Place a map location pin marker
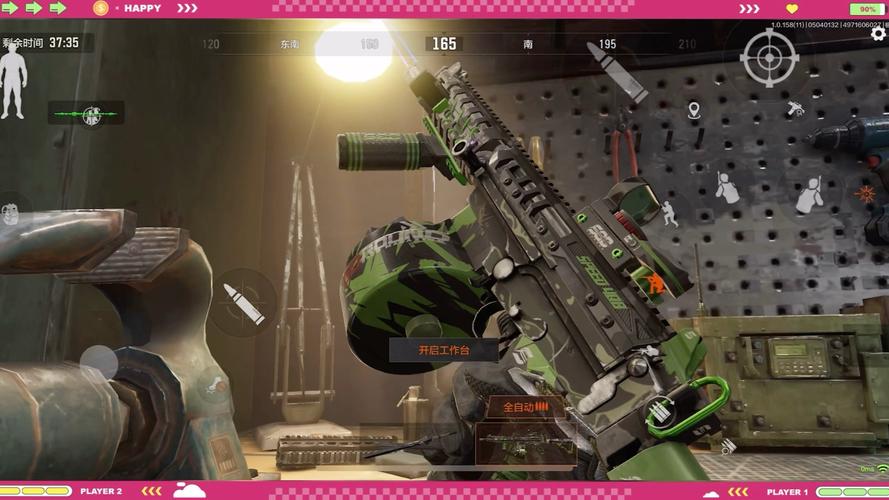 point(694,110)
